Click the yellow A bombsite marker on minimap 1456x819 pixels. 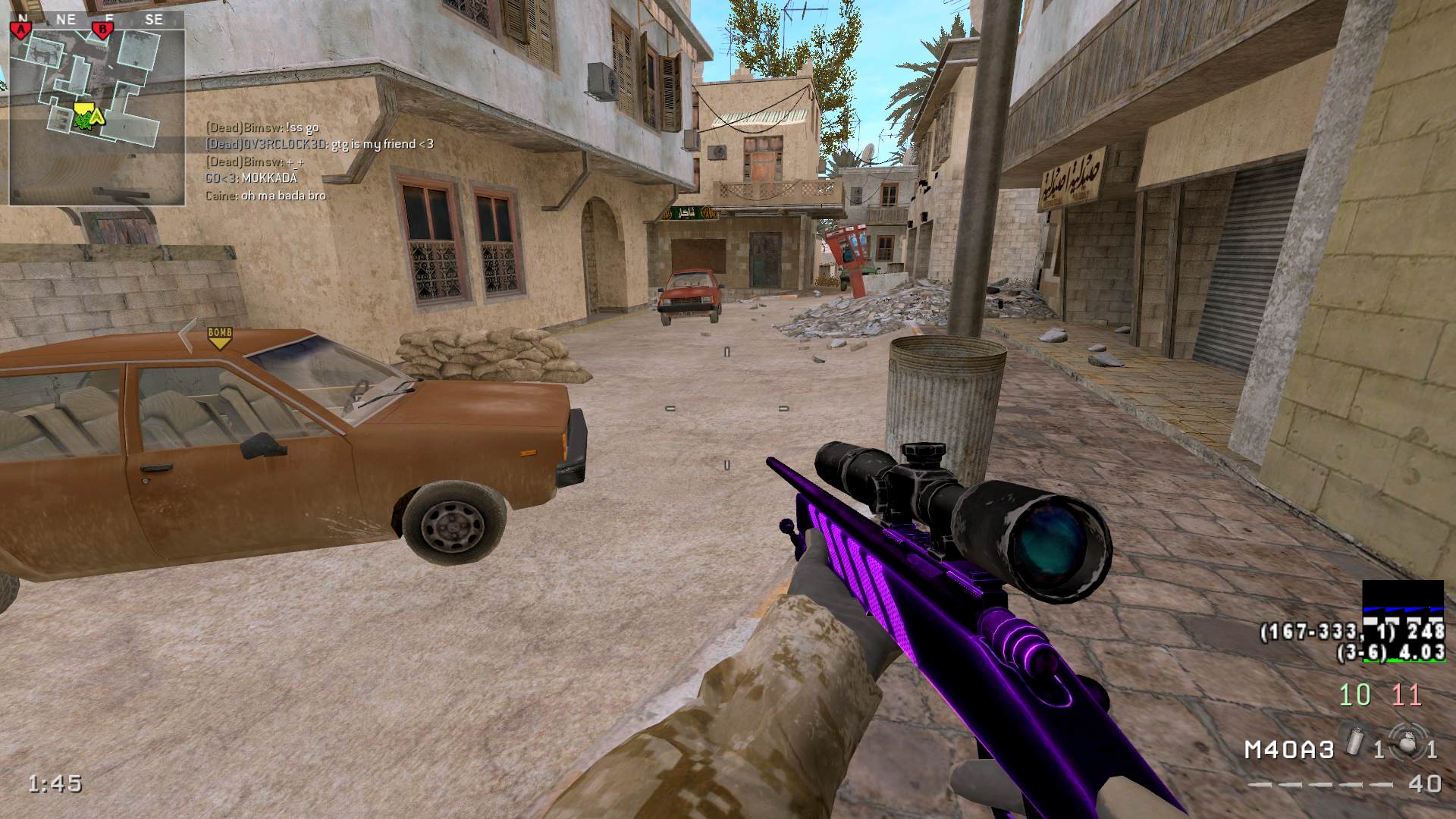(x=96, y=116)
